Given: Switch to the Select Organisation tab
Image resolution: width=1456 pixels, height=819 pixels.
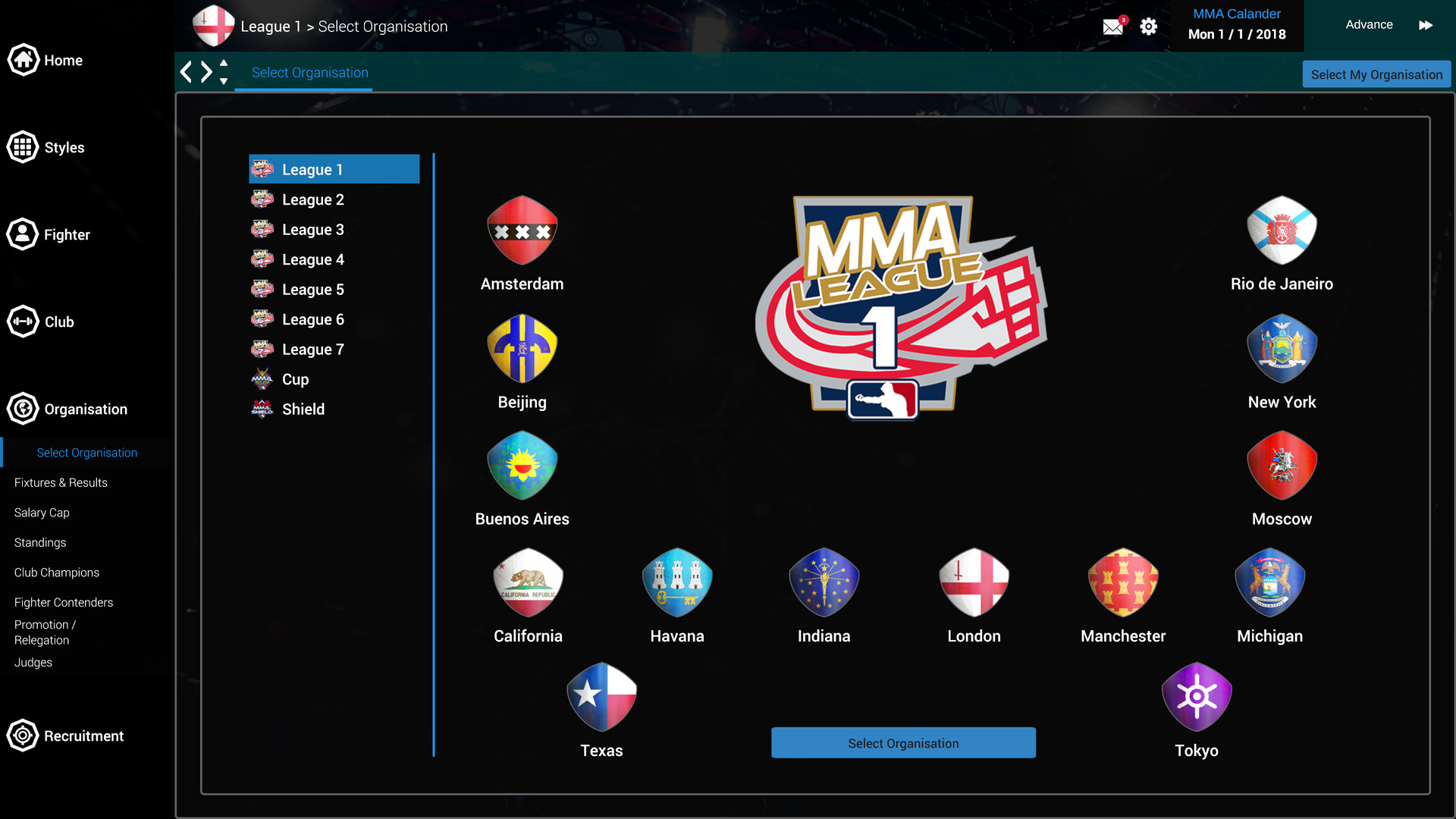Looking at the screenshot, I should [310, 72].
